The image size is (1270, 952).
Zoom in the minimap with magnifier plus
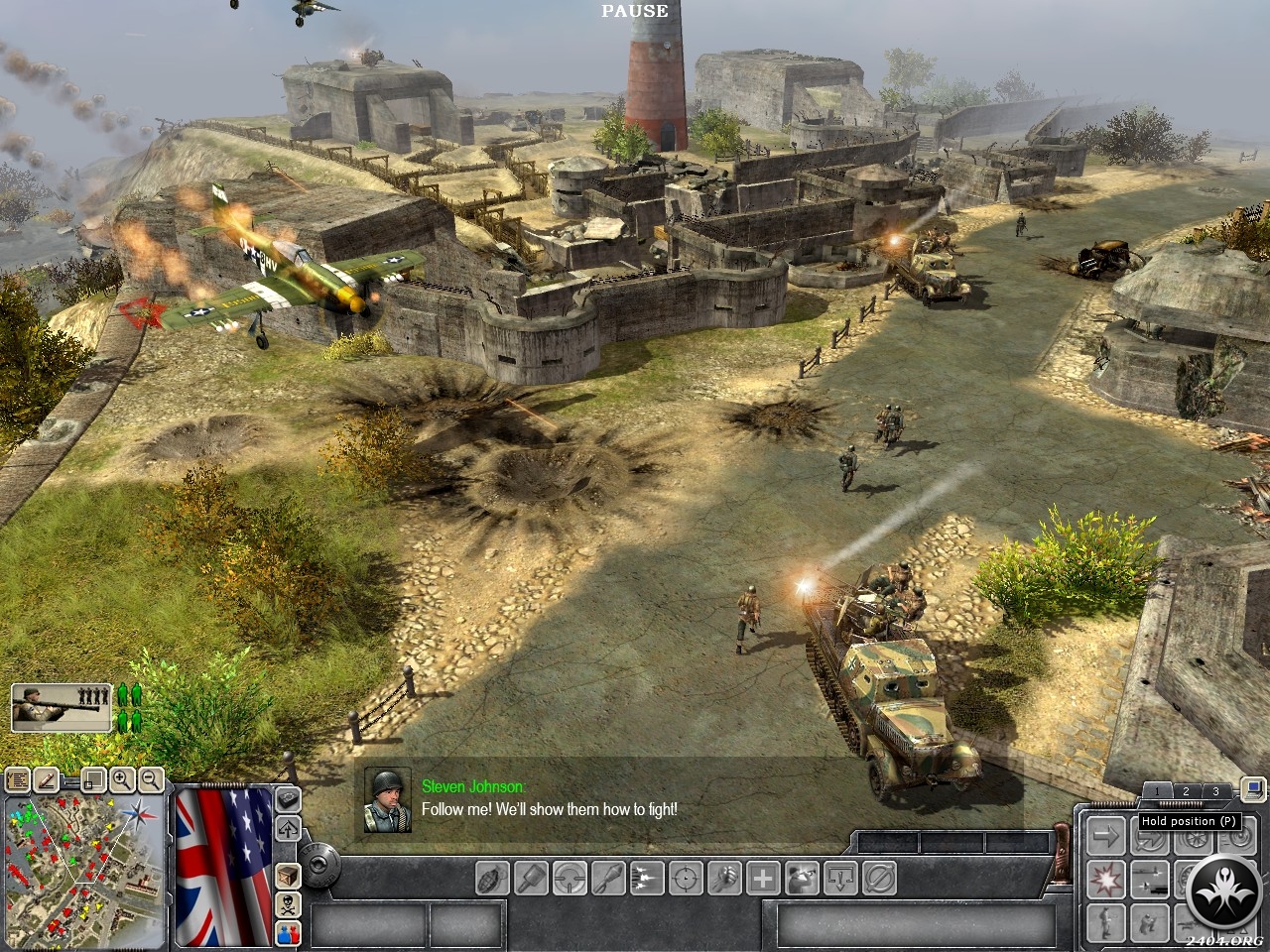pyautogui.click(x=122, y=780)
